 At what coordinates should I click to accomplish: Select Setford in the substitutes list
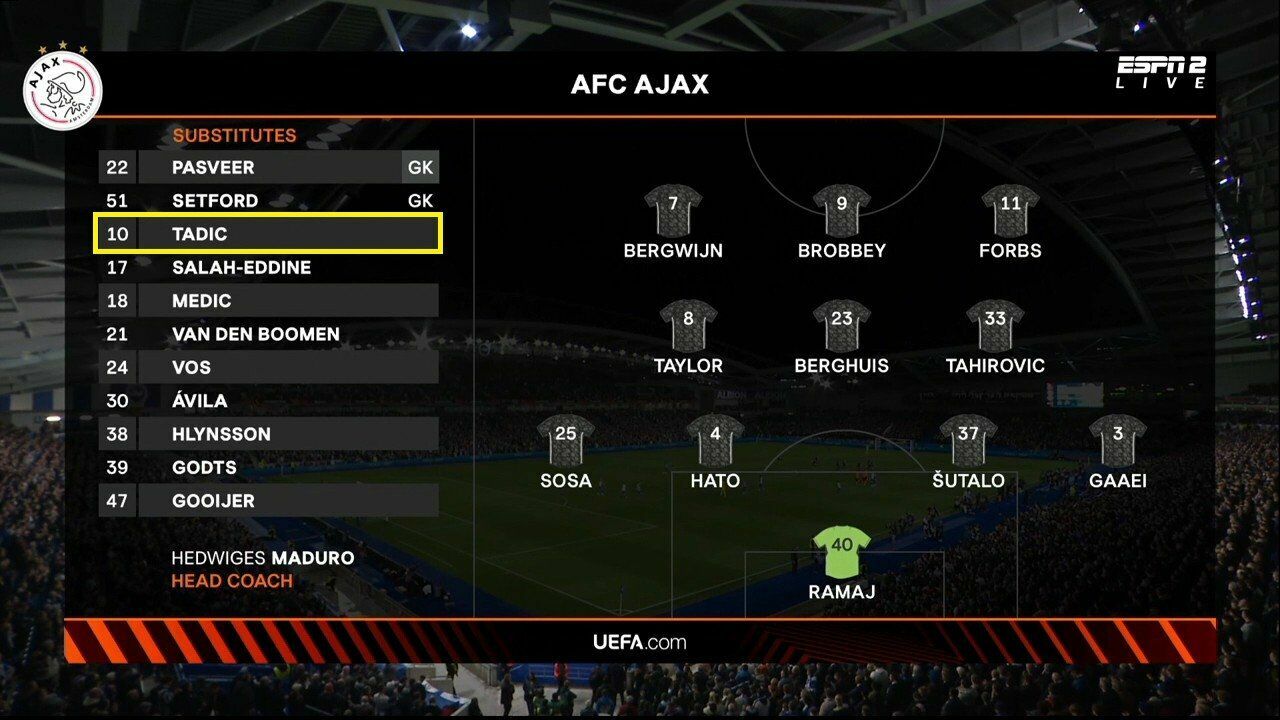(x=268, y=201)
